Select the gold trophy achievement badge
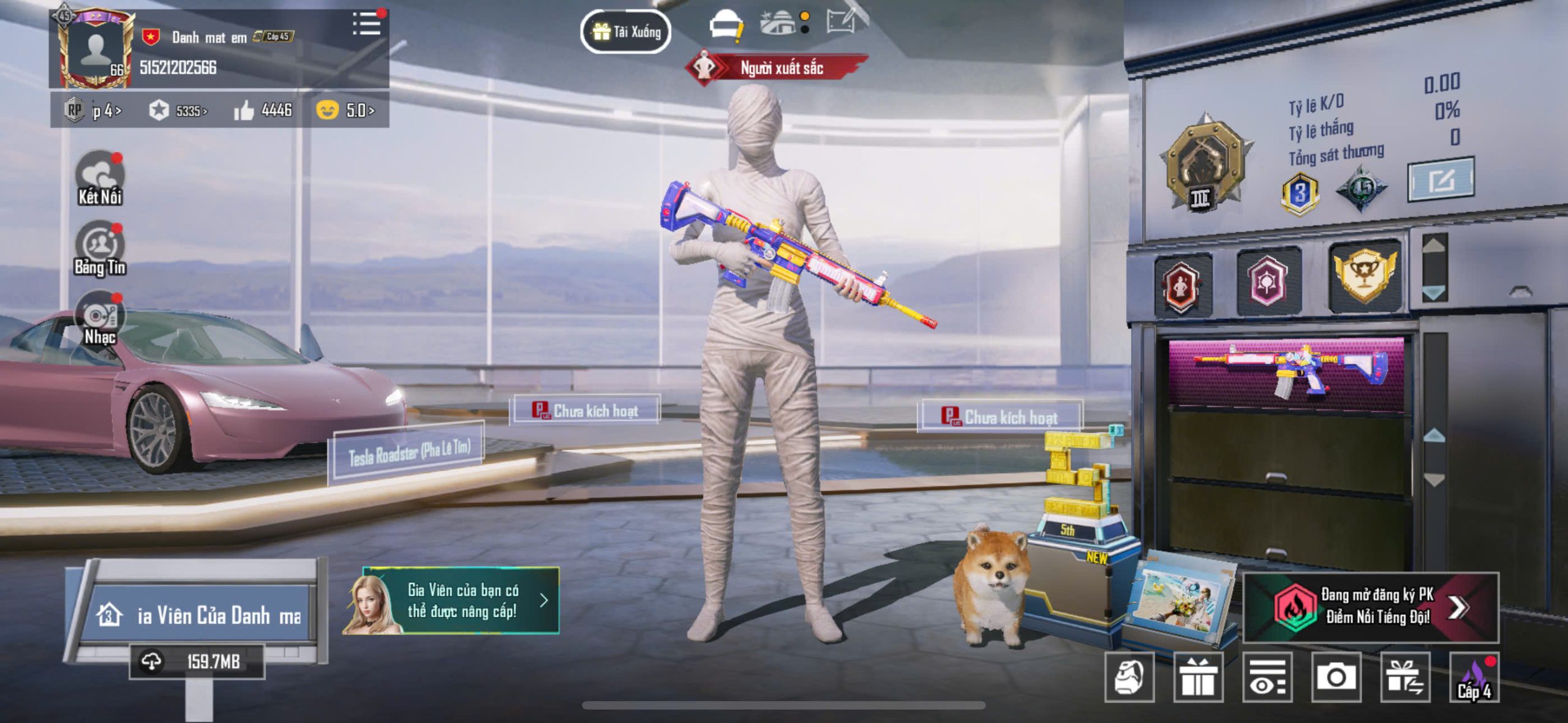 (x=1365, y=275)
